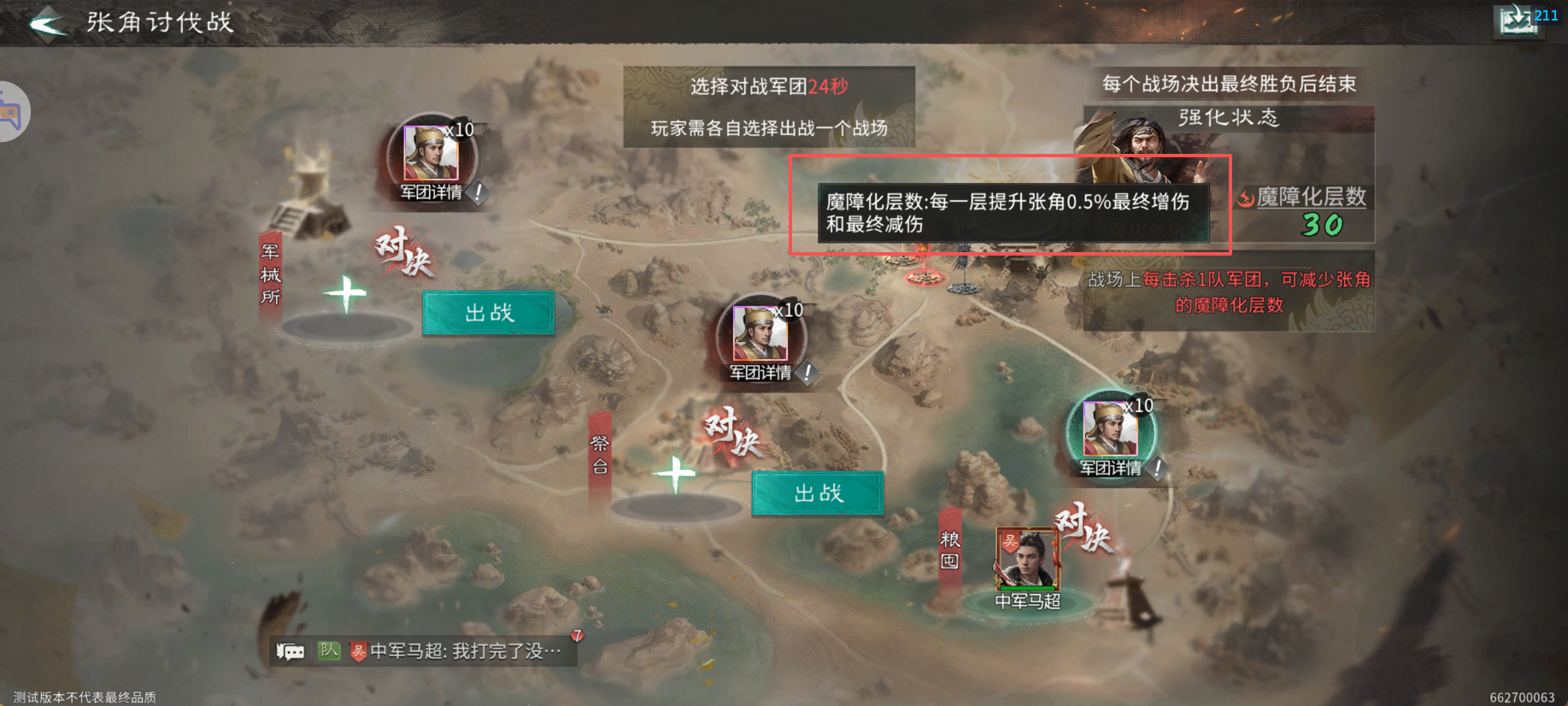Image resolution: width=1568 pixels, height=706 pixels.
Task: Click the exclamation badge on top-left army detail
Action: click(x=479, y=194)
